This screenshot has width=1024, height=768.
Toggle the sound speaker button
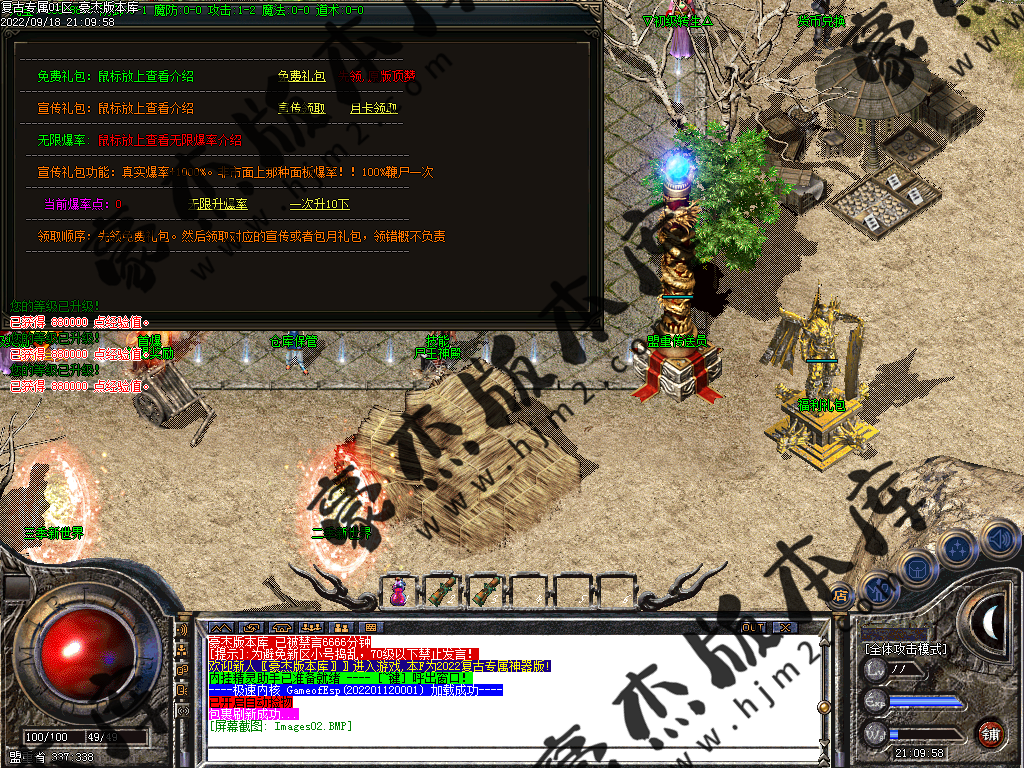click(998, 541)
